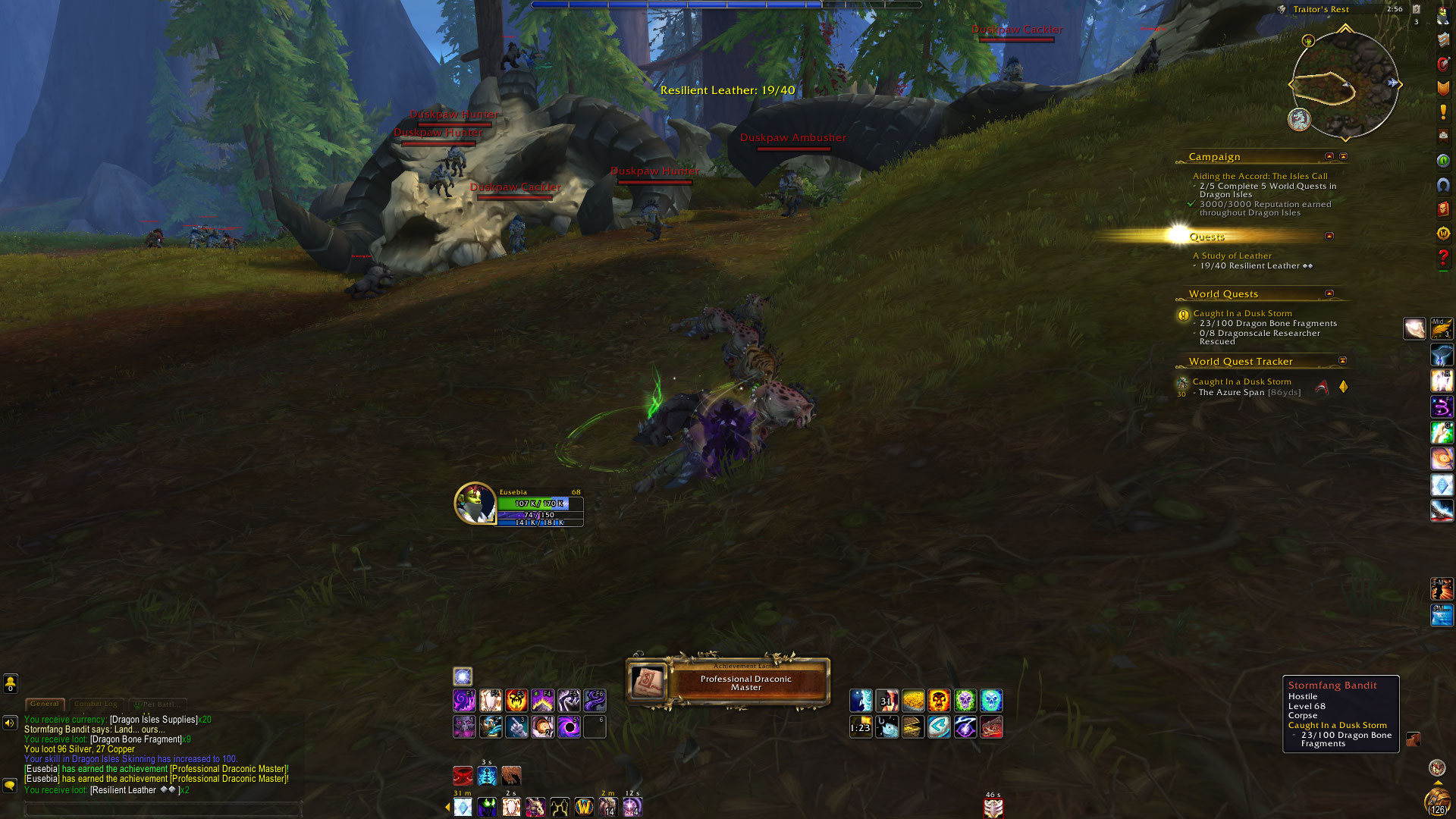Select the General chat tab
Image resolution: width=1456 pixels, height=819 pixels.
tap(45, 704)
